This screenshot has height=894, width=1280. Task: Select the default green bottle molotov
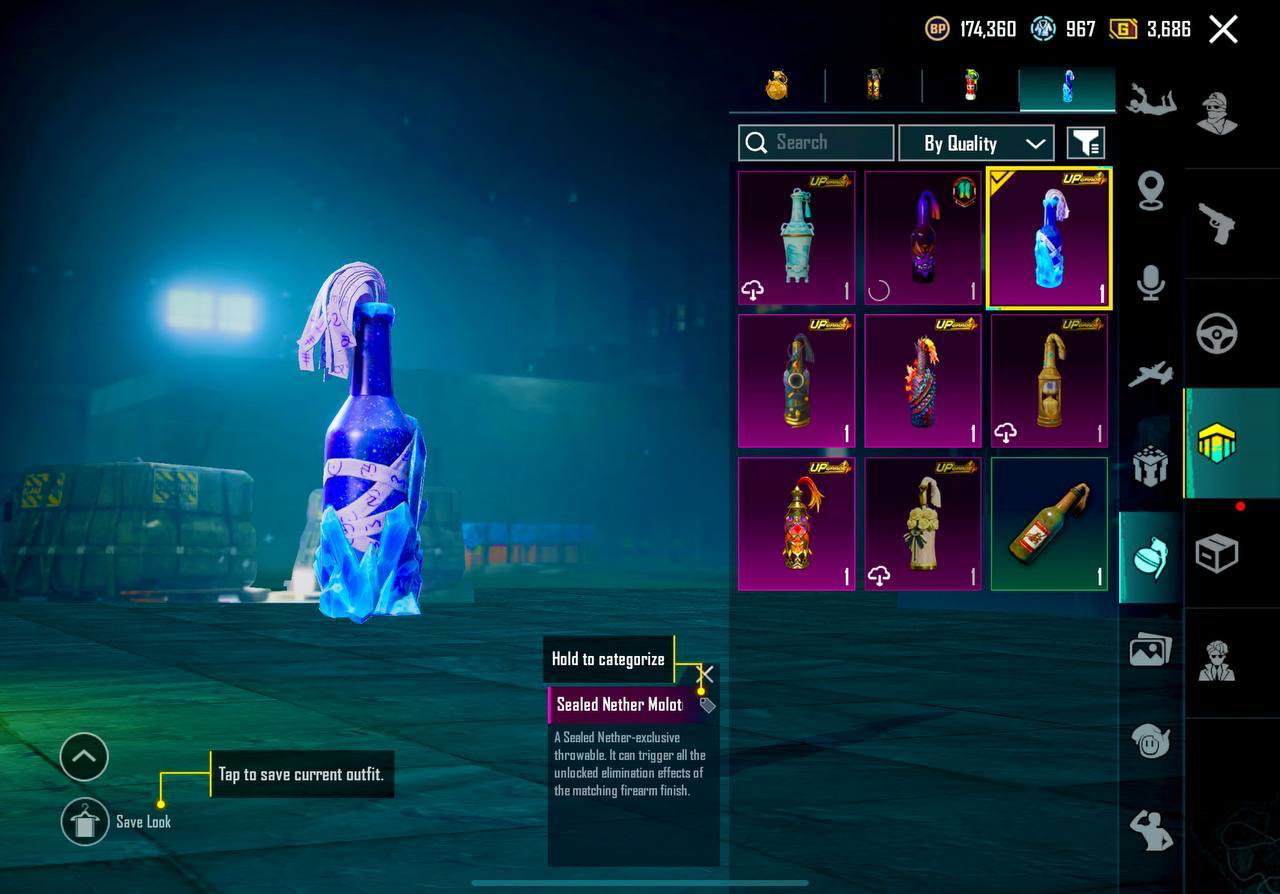coord(1049,524)
